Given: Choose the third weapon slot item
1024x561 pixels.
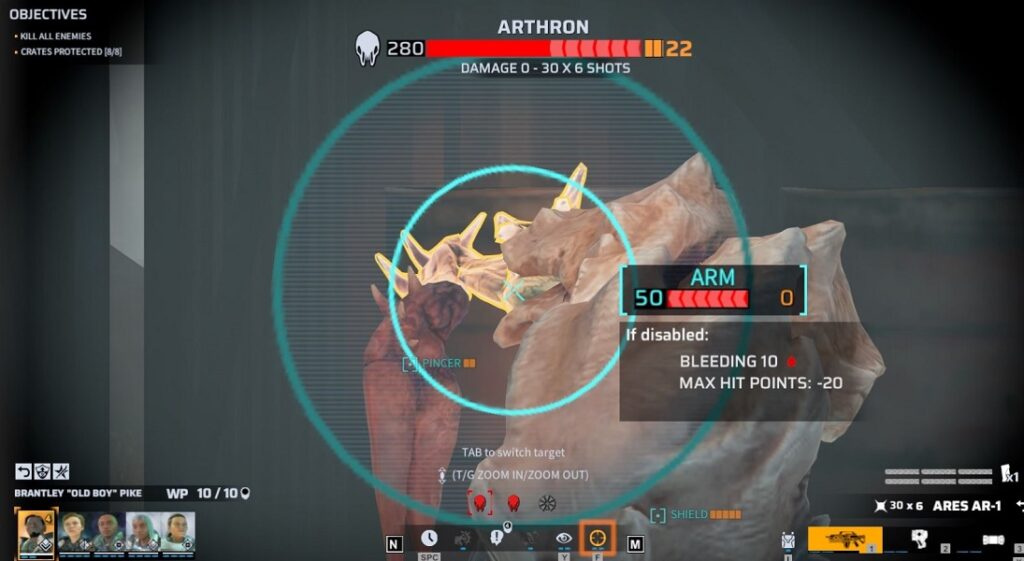Looking at the screenshot, I should point(991,539).
